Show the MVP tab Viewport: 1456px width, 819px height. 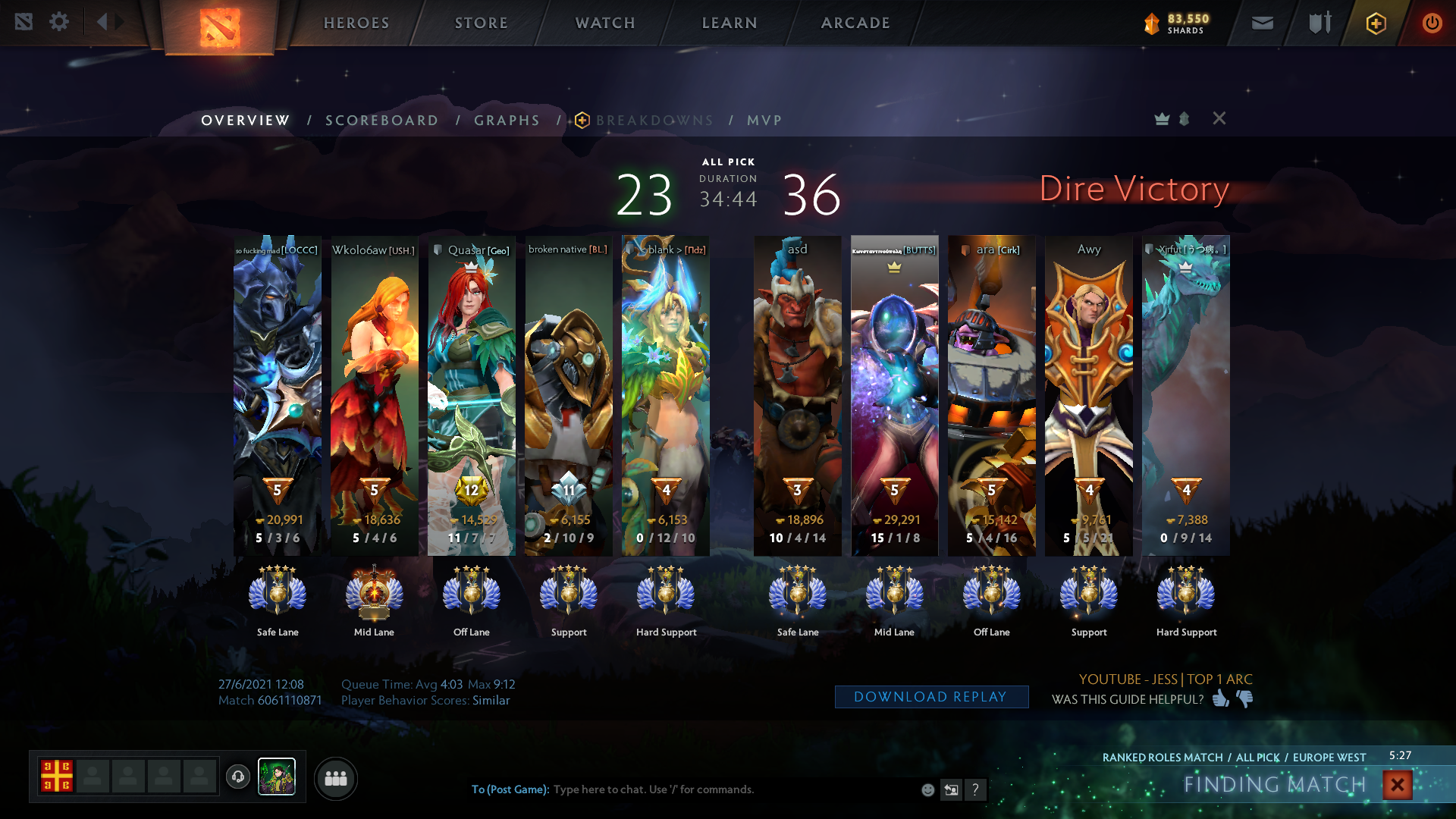[x=764, y=121]
